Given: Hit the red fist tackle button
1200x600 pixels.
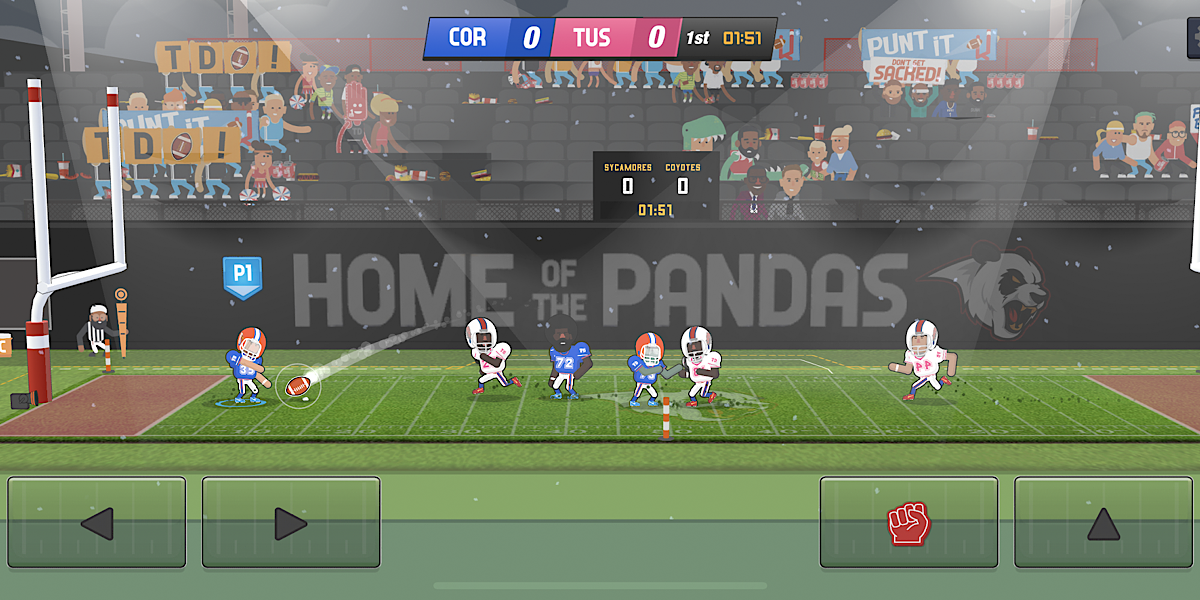Looking at the screenshot, I should (908, 522).
